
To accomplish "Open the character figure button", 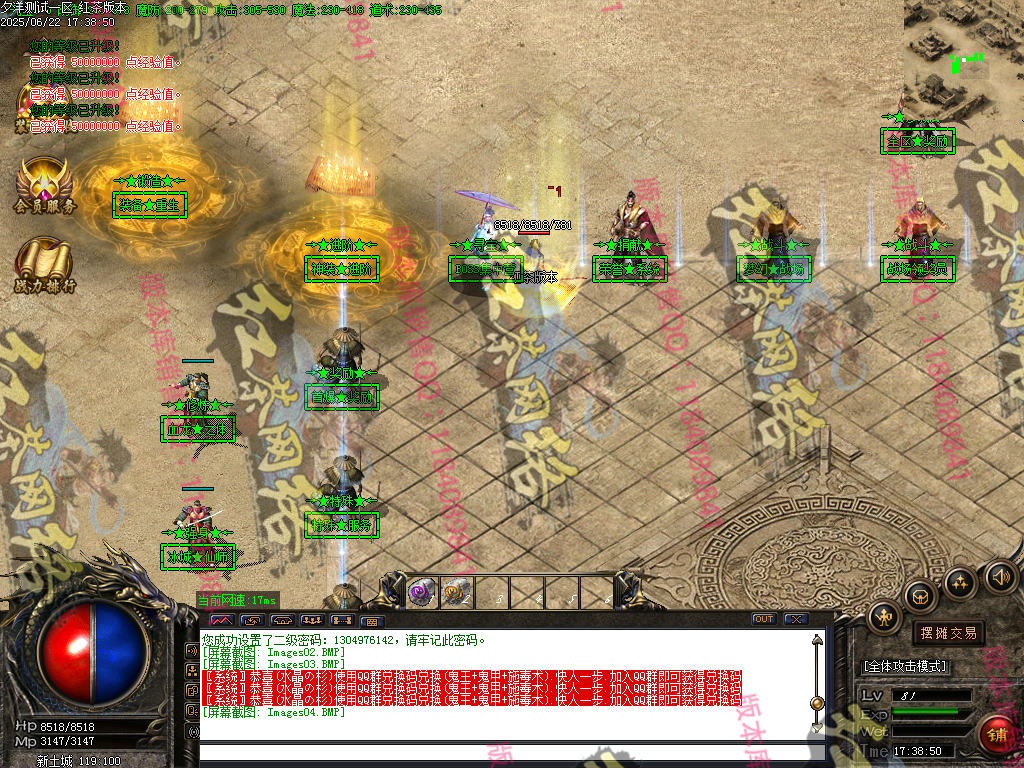I will (884, 617).
